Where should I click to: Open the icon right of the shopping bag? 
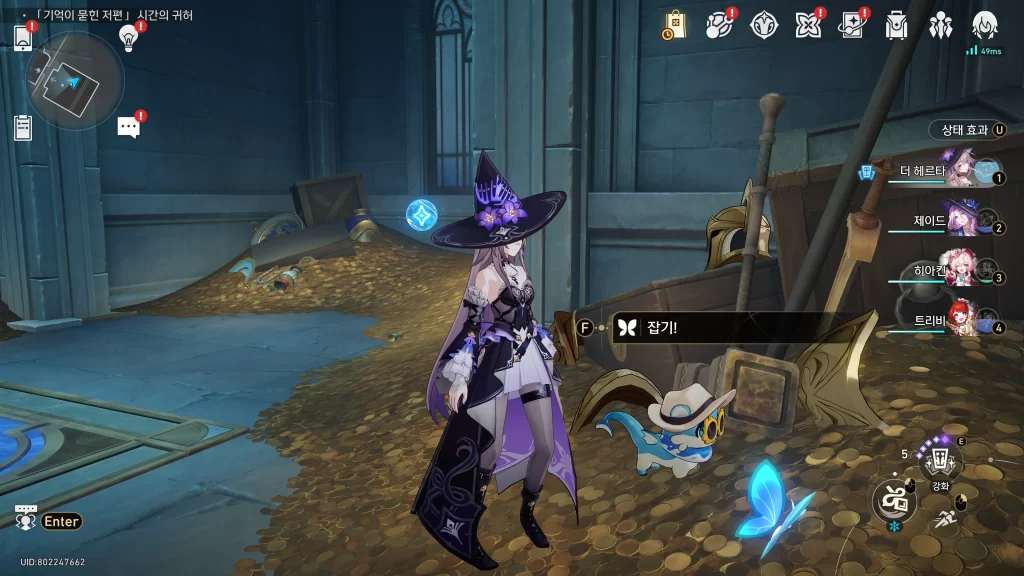point(719,25)
